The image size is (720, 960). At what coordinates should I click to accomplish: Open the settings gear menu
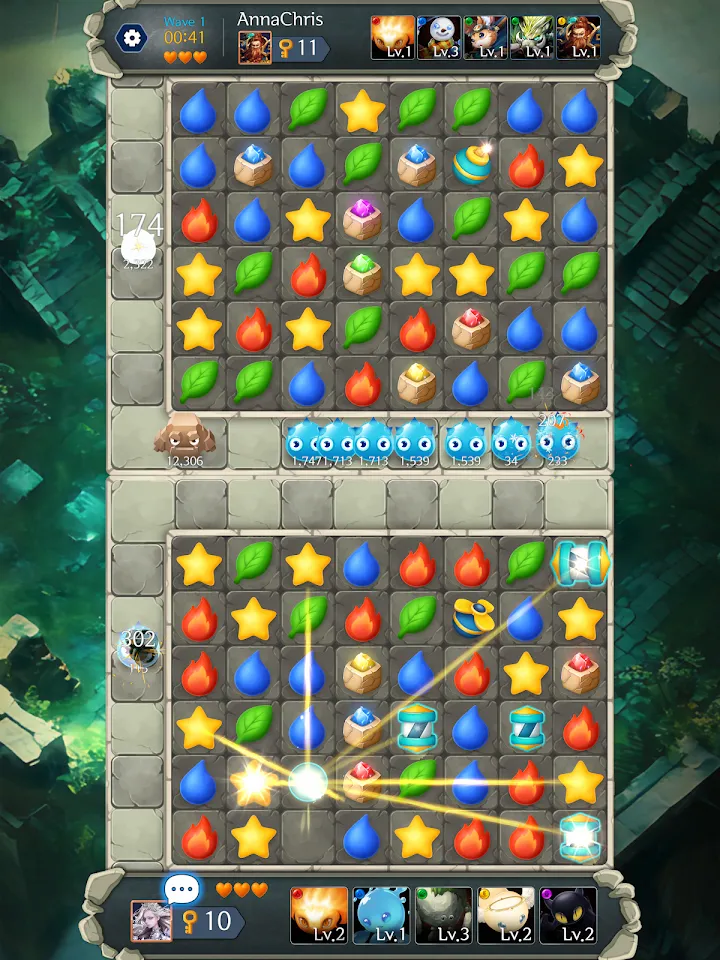131,38
